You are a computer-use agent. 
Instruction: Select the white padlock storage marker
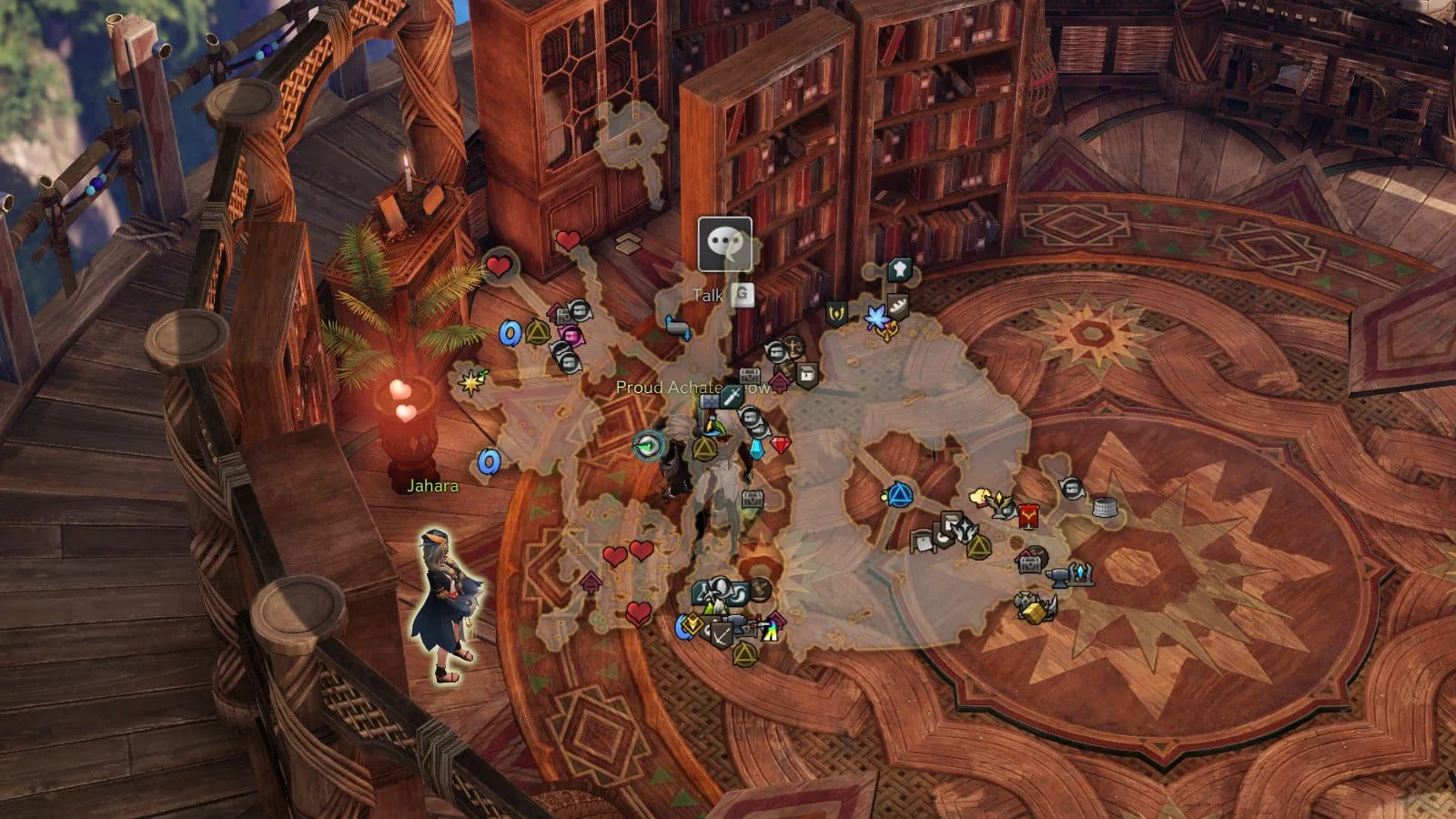pos(806,373)
